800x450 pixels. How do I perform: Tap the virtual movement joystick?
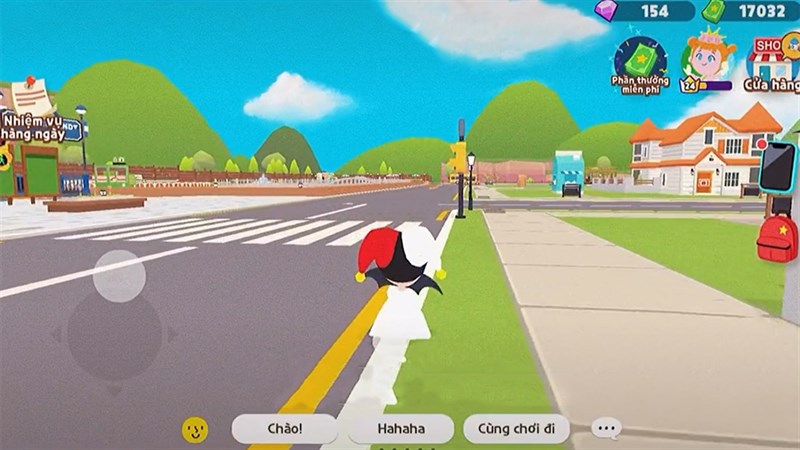119,276
